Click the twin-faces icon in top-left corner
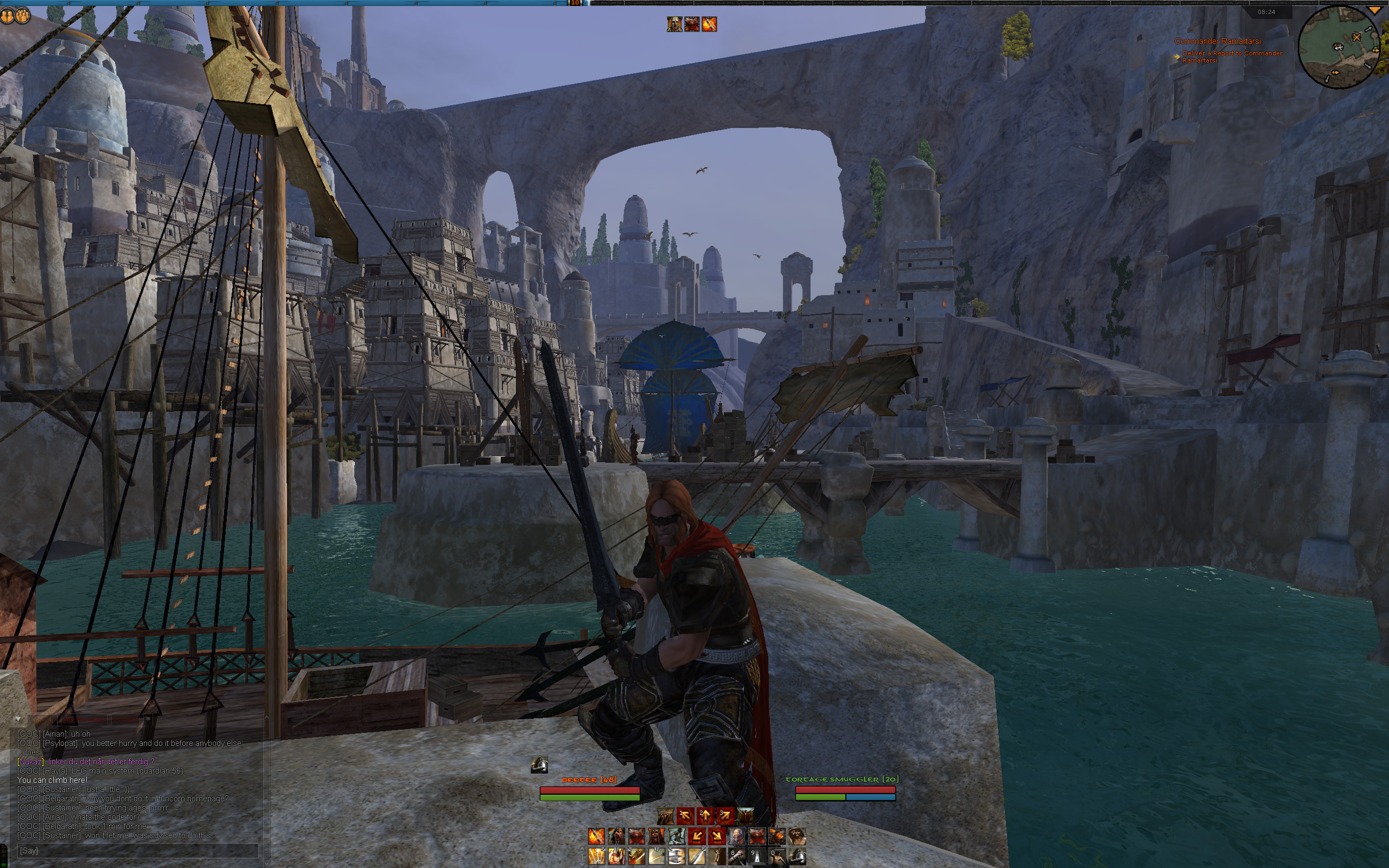The image size is (1389, 868). pos(15,16)
